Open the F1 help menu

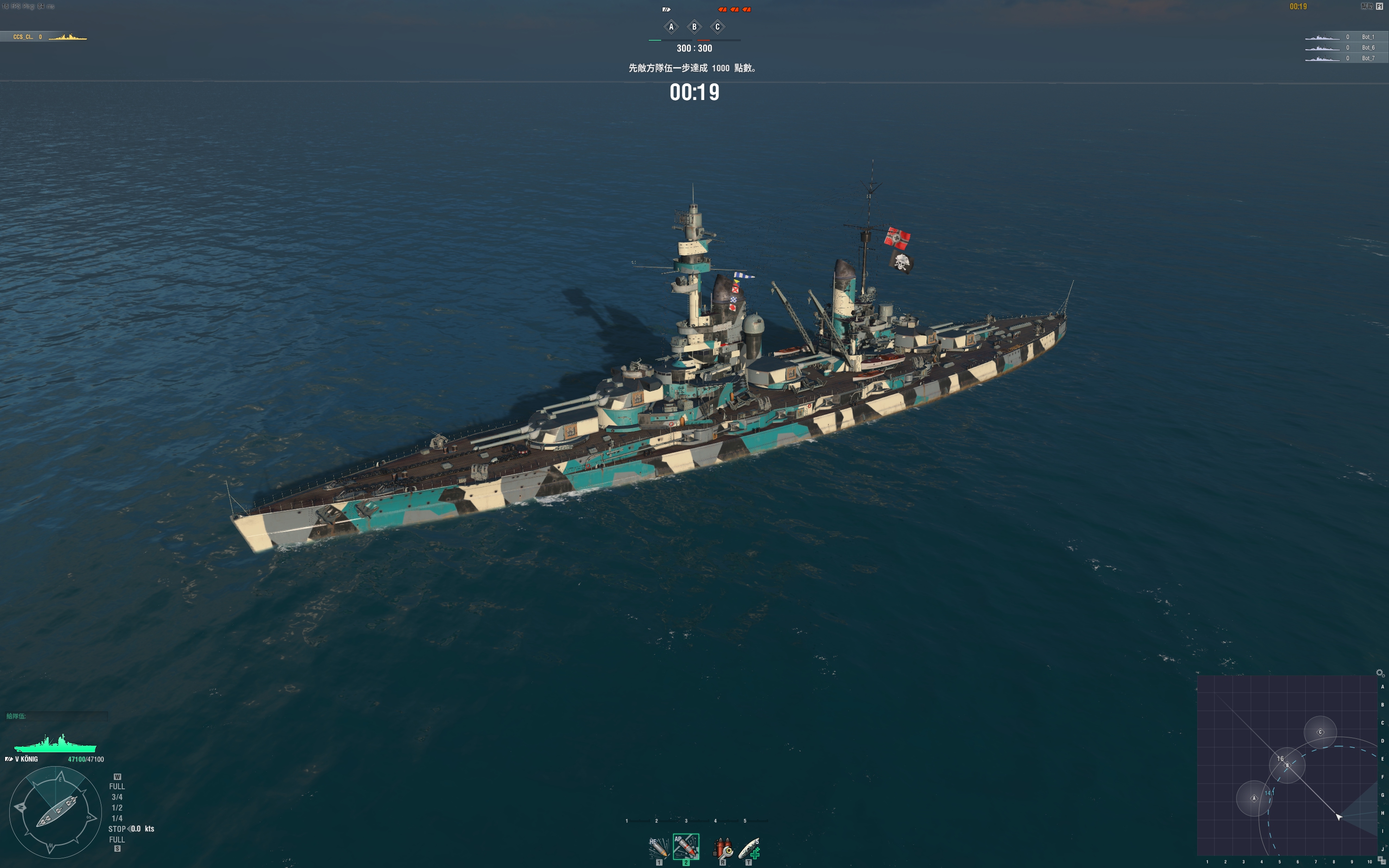[x=1381, y=6]
